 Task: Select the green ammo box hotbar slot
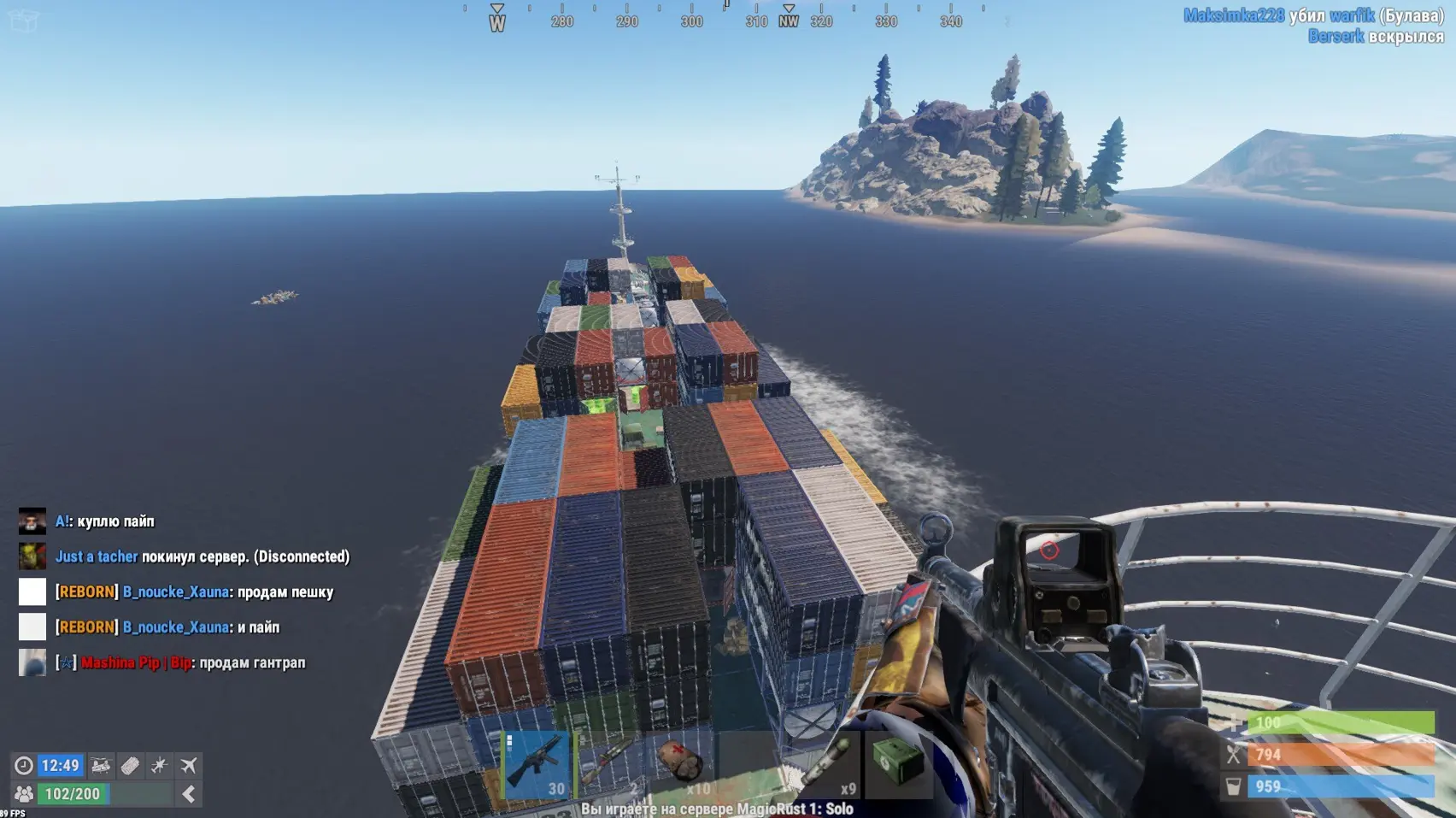pyautogui.click(x=898, y=763)
